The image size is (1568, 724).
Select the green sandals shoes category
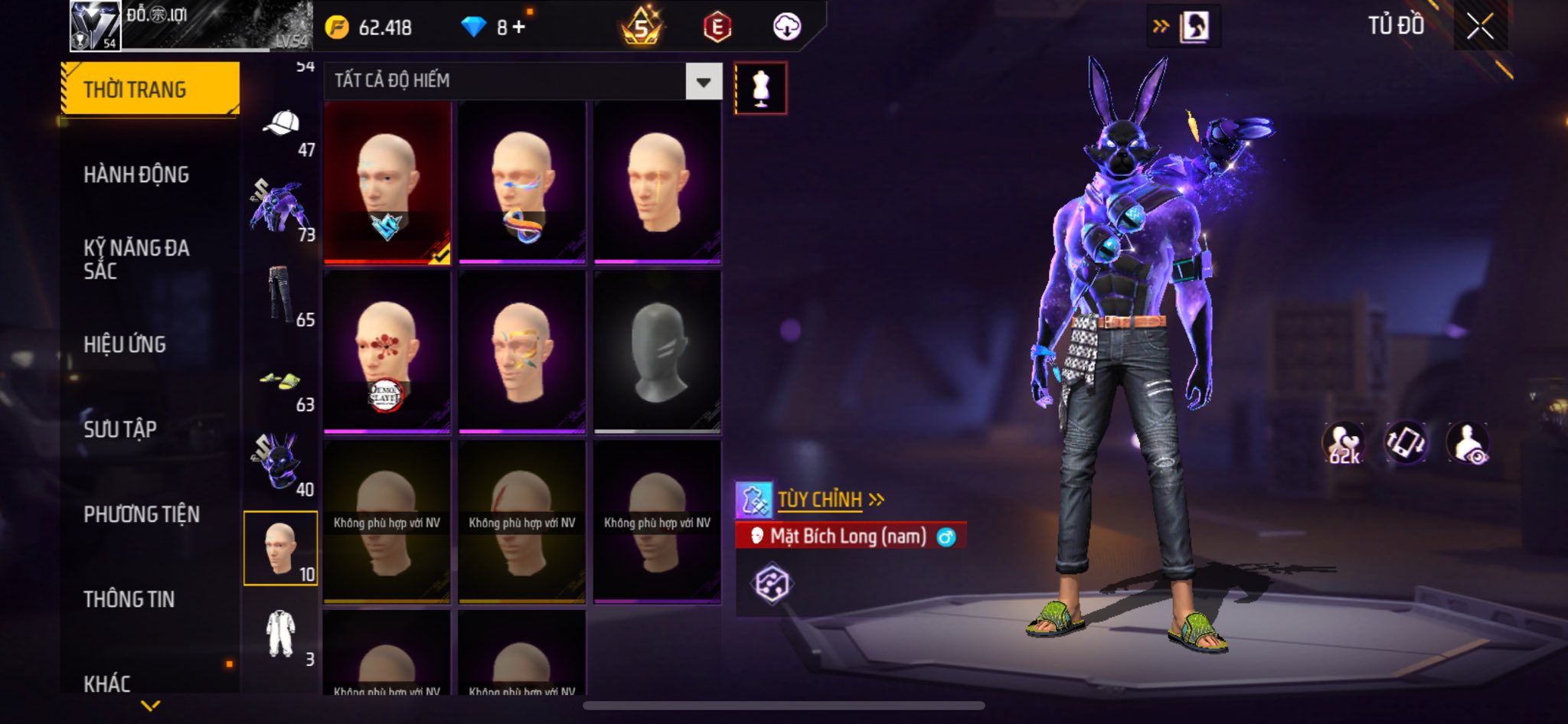click(x=280, y=380)
